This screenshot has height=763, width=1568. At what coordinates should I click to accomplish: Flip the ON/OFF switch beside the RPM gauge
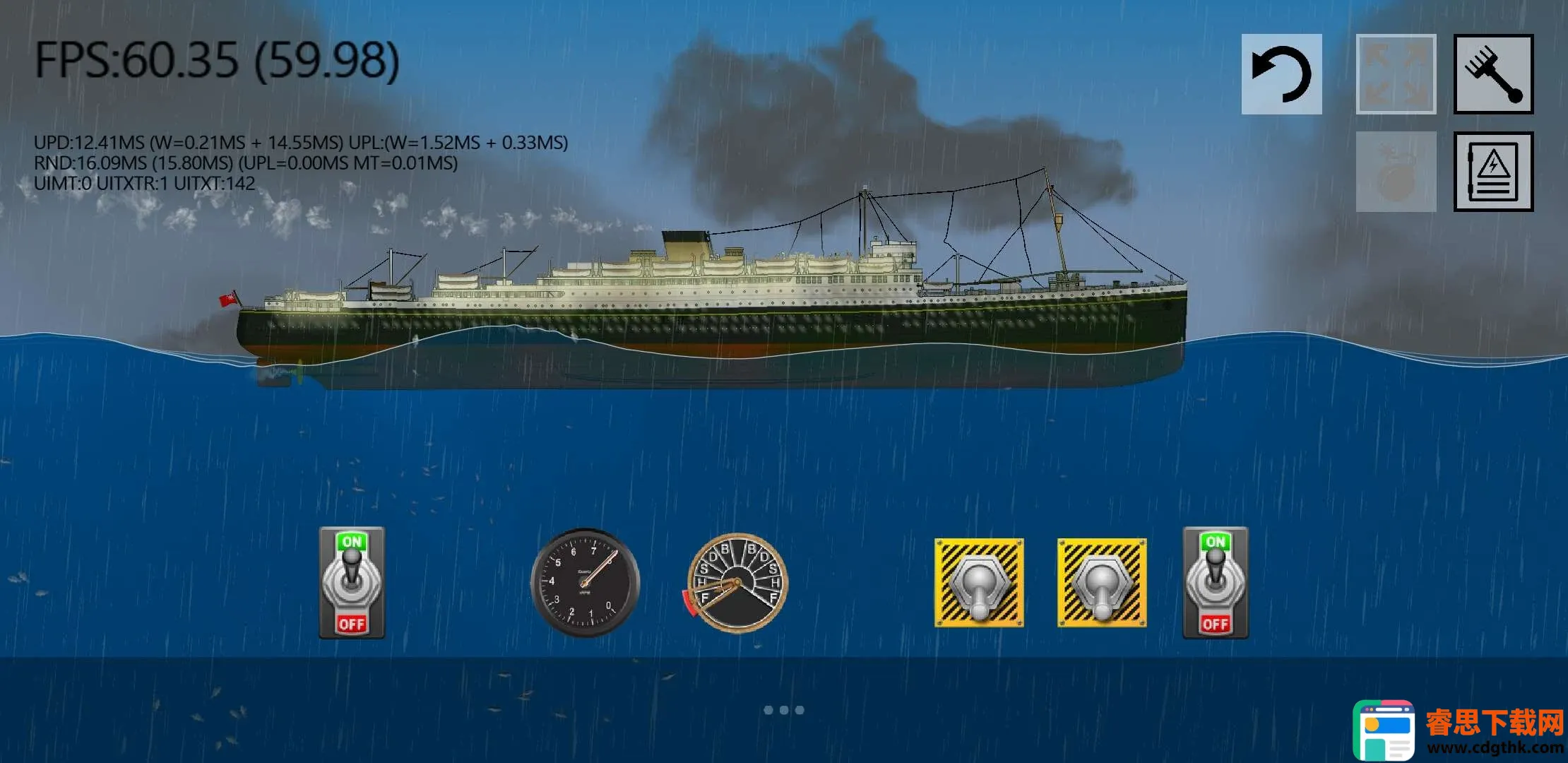pos(352,583)
